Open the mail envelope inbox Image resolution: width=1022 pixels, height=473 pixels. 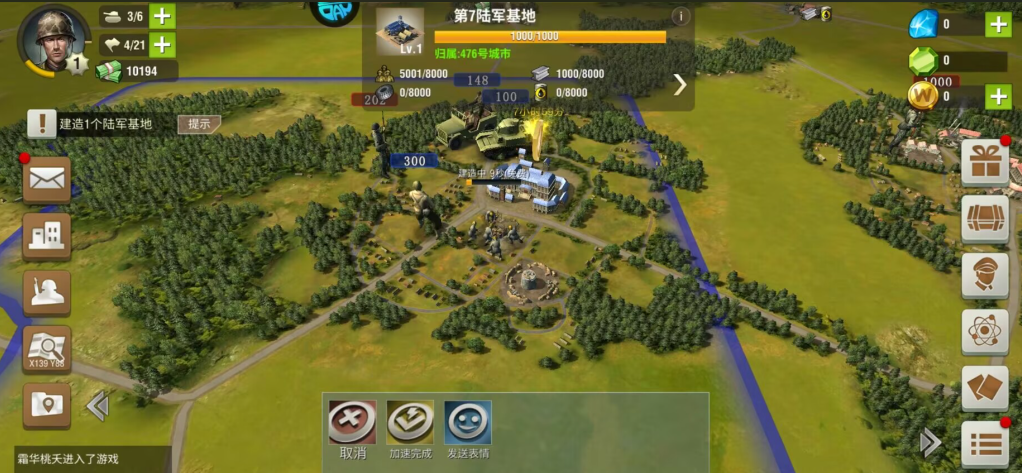coord(47,181)
